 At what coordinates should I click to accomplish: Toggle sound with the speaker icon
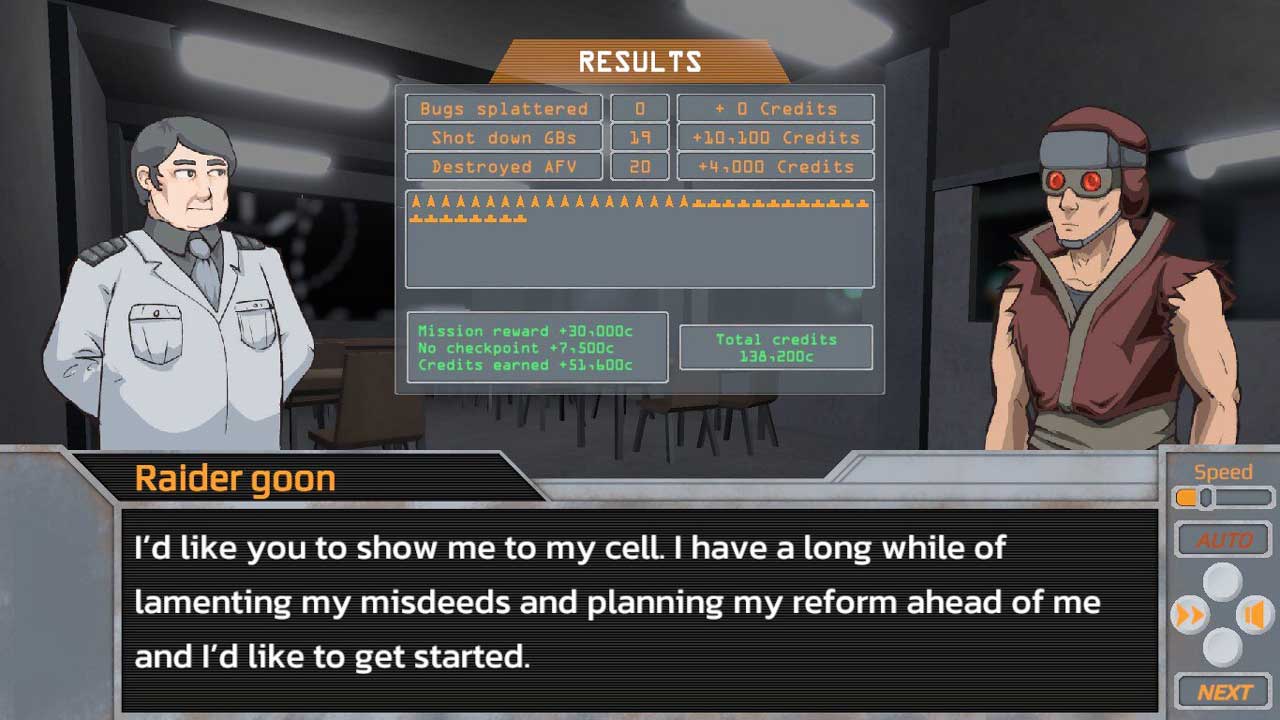pyautogui.click(x=1254, y=615)
